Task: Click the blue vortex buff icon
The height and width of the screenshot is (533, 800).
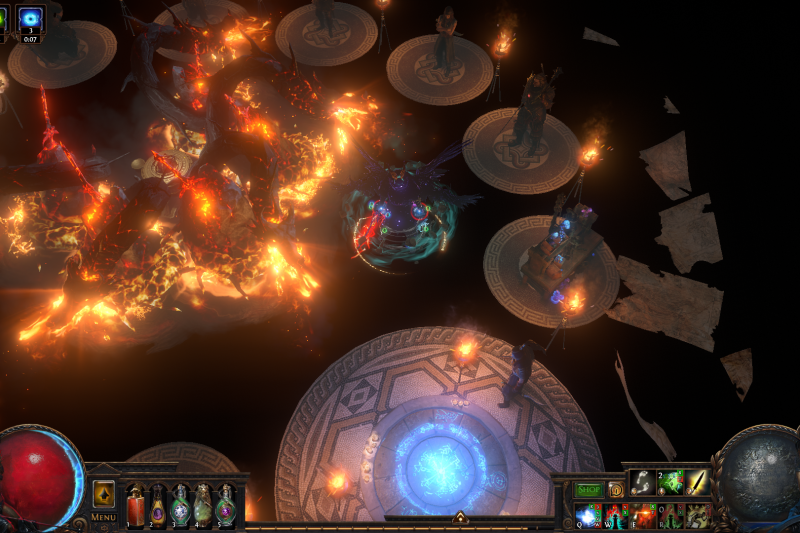Action: [x=30, y=20]
